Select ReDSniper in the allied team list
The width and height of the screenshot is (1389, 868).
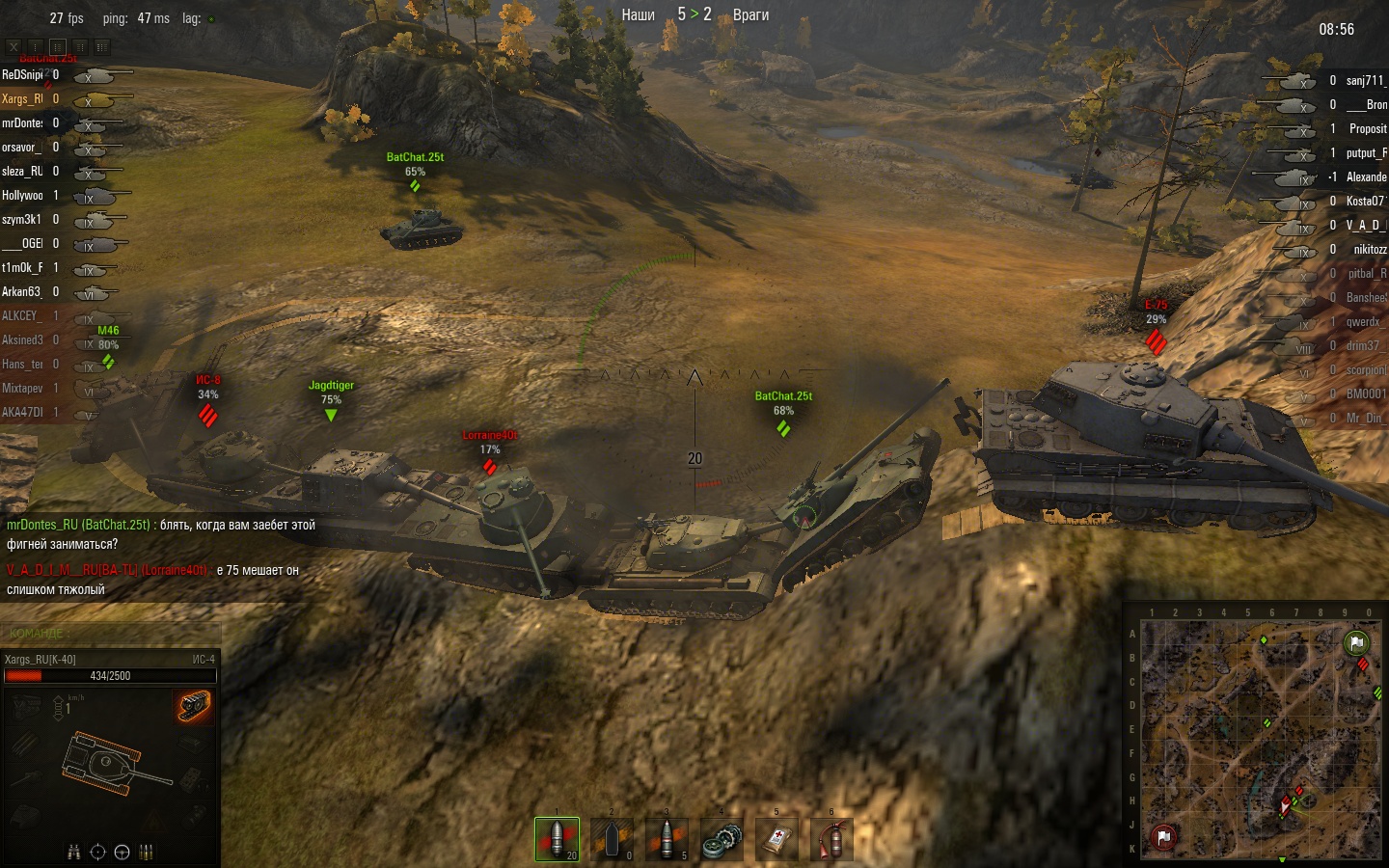point(22,75)
